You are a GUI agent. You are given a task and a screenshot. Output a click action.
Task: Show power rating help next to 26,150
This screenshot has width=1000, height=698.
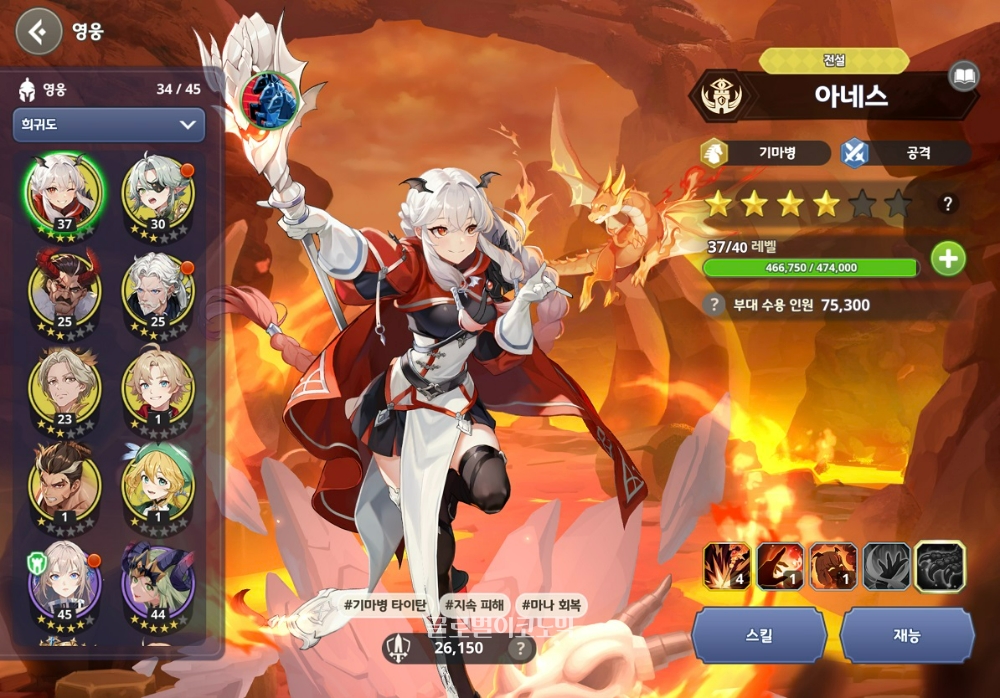point(519,649)
